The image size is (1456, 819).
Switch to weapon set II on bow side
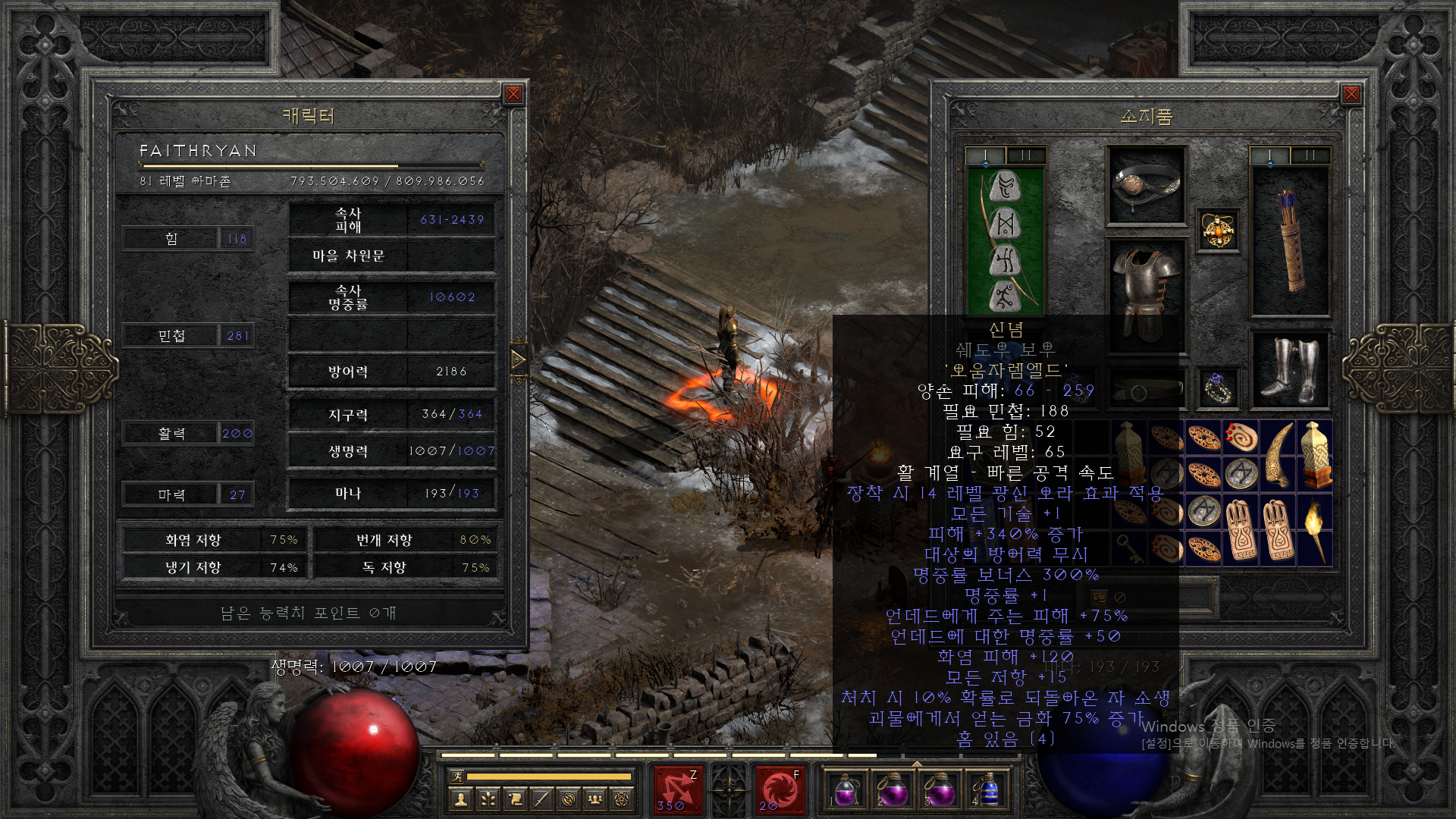[x=1025, y=156]
